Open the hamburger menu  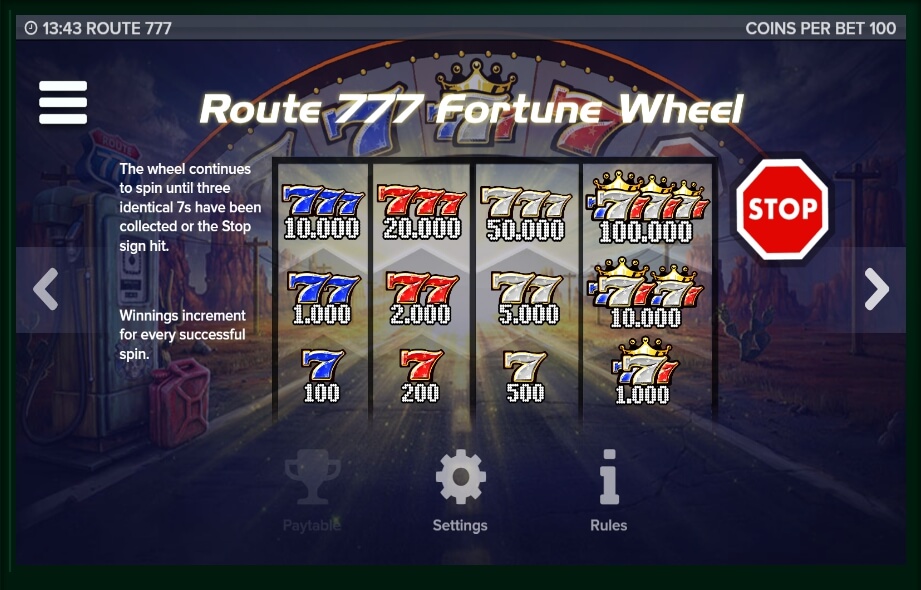click(x=63, y=102)
